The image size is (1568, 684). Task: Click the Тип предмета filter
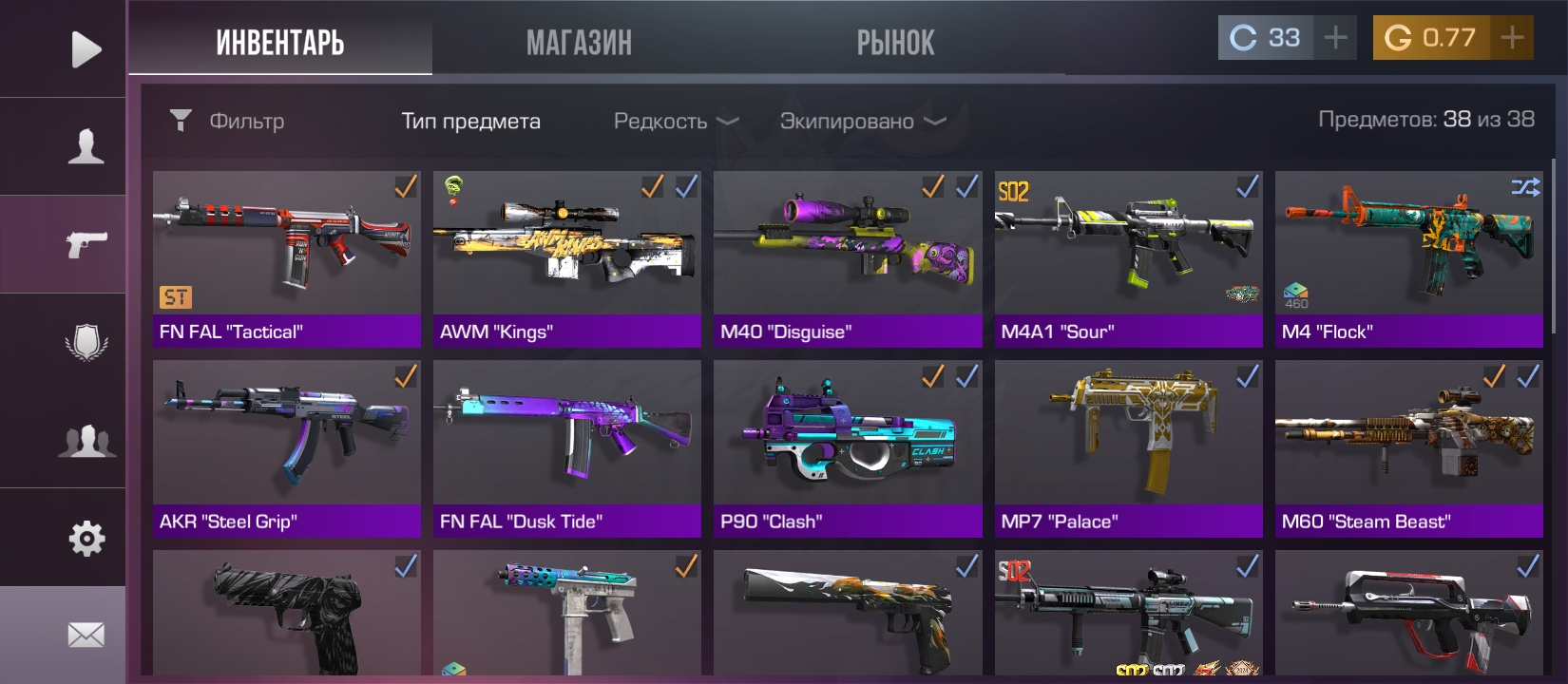click(470, 122)
